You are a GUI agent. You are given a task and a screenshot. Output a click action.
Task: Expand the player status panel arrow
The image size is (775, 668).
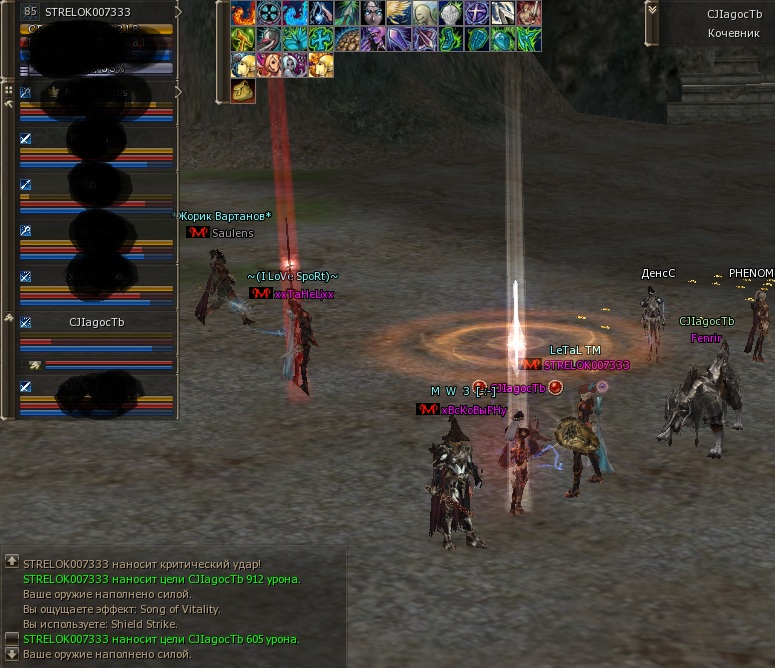point(178,12)
